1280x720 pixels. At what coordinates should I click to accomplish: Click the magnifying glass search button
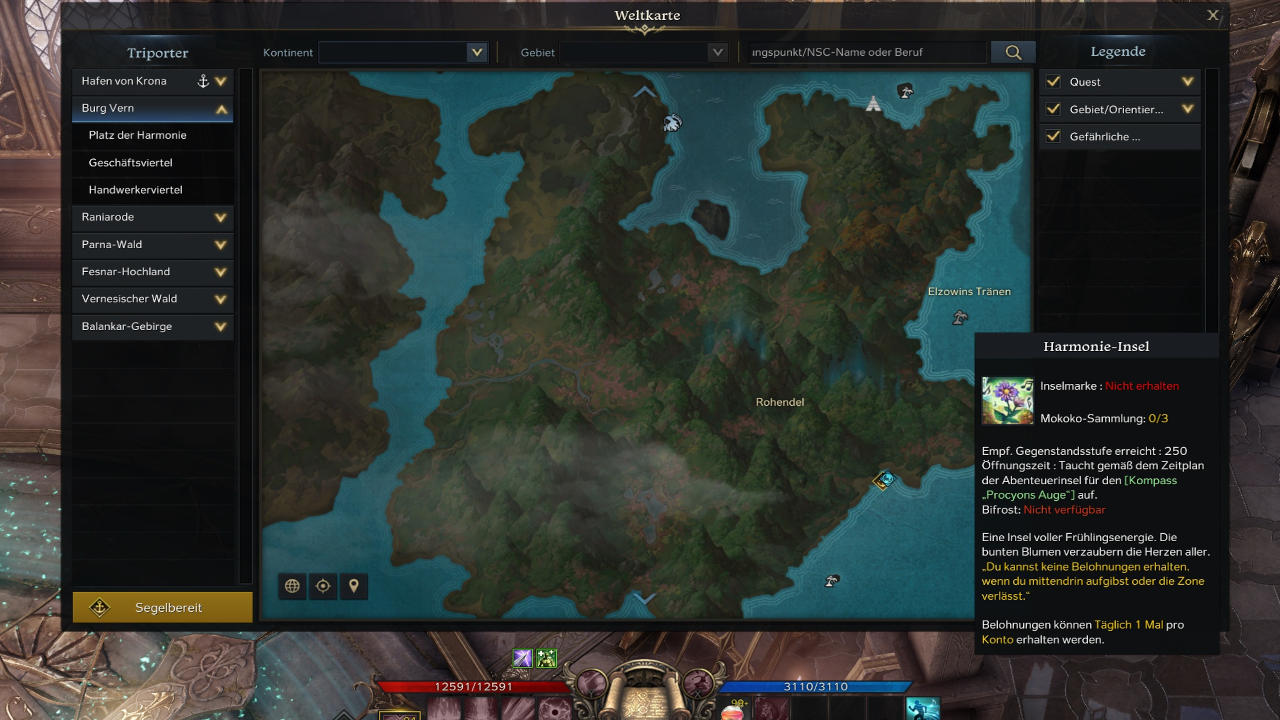(x=1013, y=52)
